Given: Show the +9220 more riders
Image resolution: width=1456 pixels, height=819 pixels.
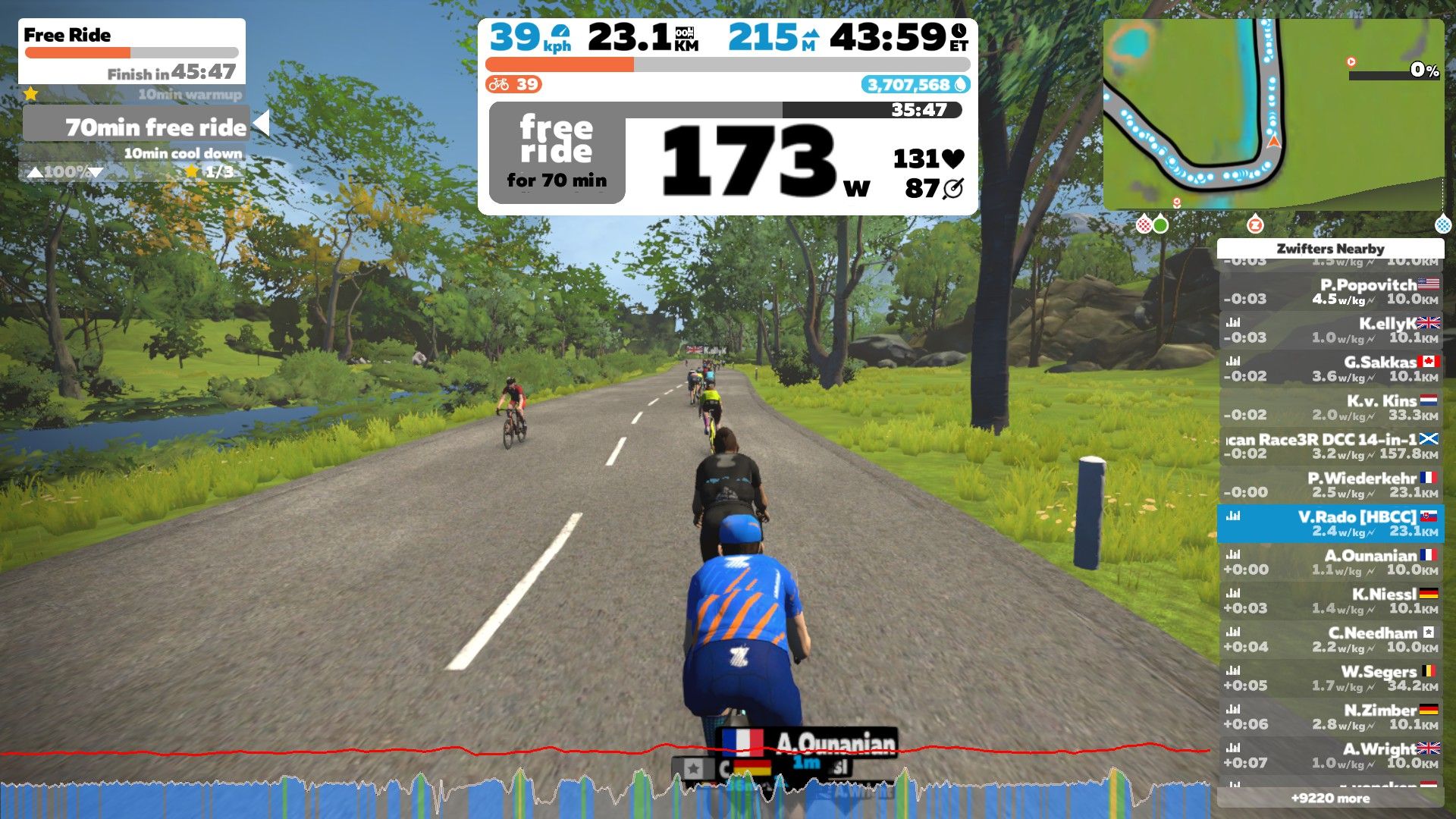Looking at the screenshot, I should pyautogui.click(x=1330, y=798).
